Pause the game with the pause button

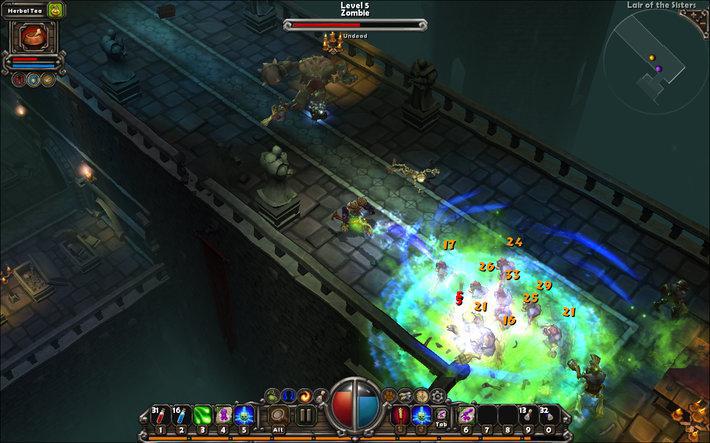pyautogui.click(x=307, y=415)
